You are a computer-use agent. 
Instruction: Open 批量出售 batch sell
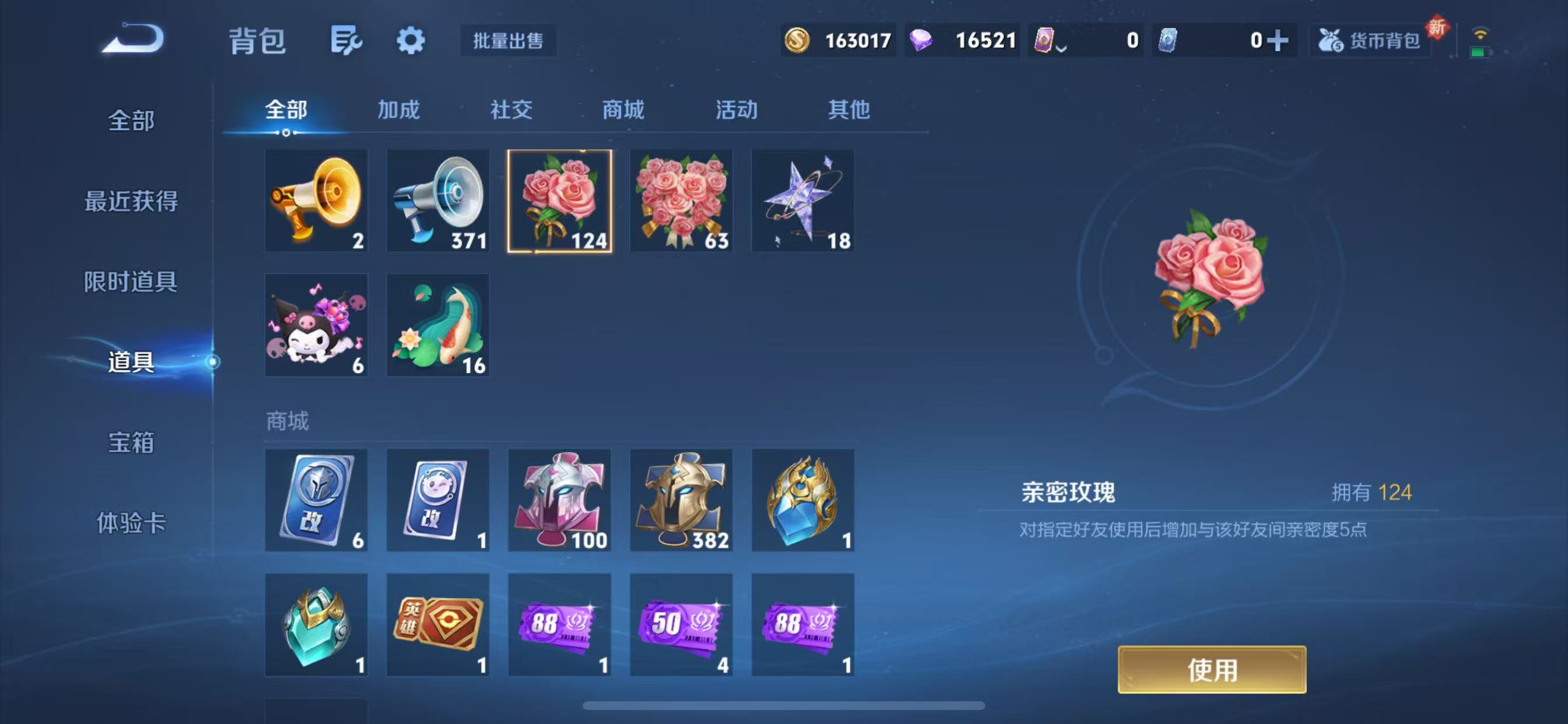tap(508, 41)
